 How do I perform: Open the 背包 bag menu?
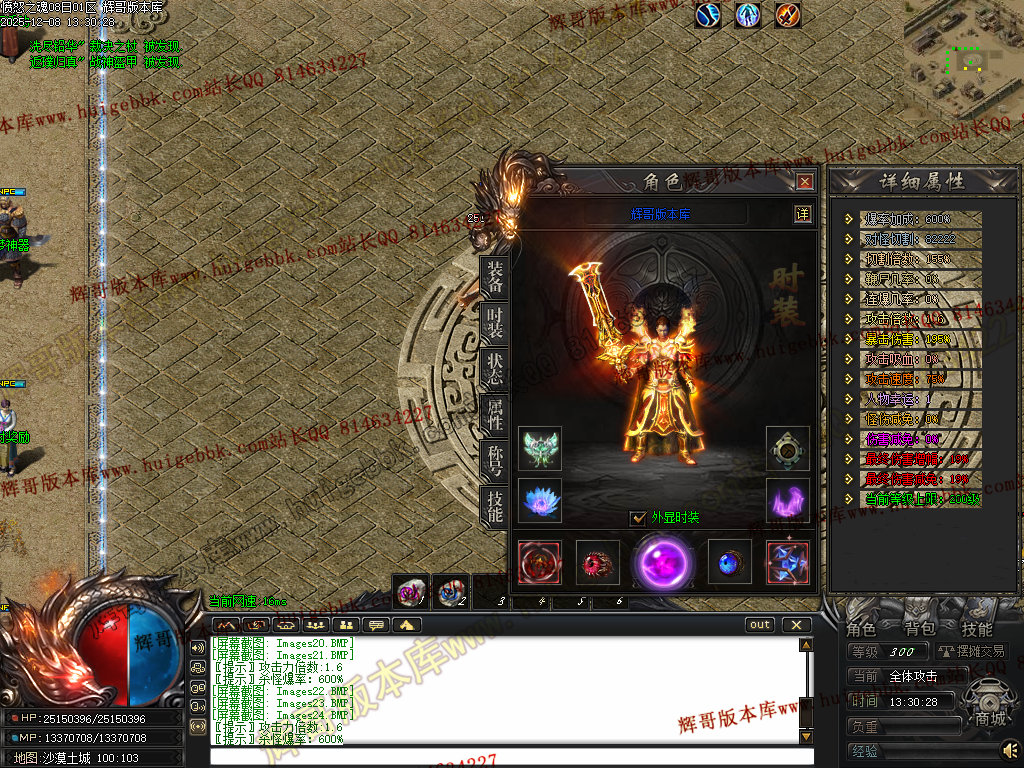(919, 629)
